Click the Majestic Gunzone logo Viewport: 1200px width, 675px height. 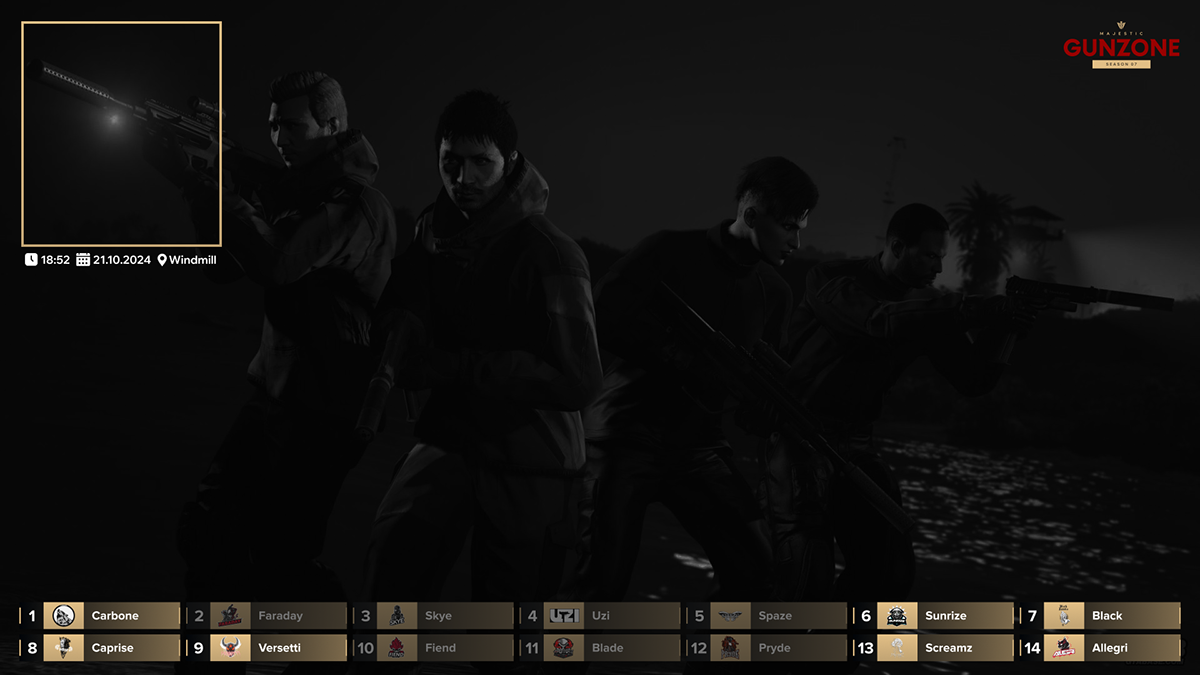[1121, 46]
